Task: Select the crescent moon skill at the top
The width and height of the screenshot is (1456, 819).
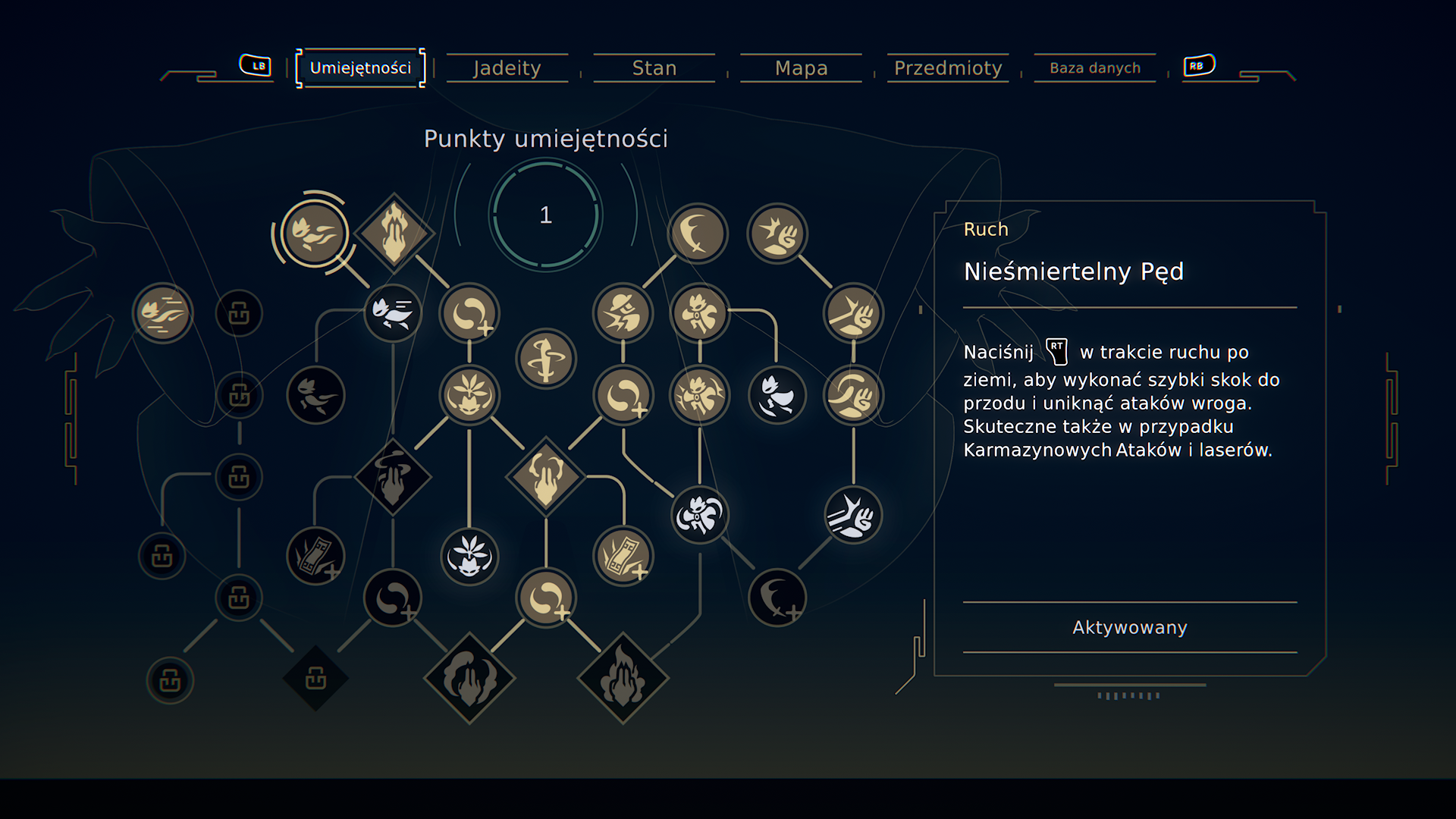Action: tap(697, 234)
